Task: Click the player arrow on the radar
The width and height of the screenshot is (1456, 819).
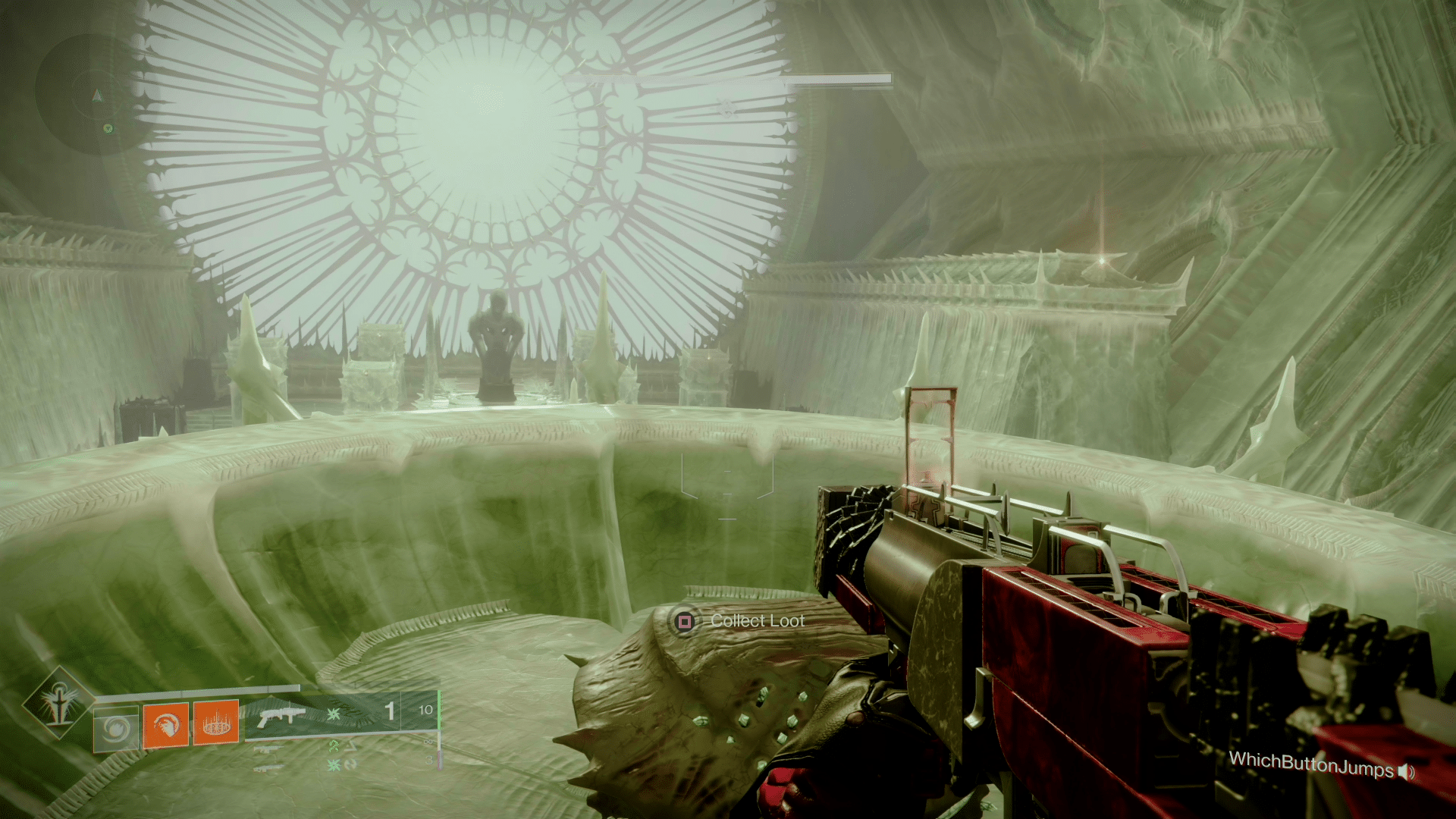Action: pyautogui.click(x=98, y=95)
